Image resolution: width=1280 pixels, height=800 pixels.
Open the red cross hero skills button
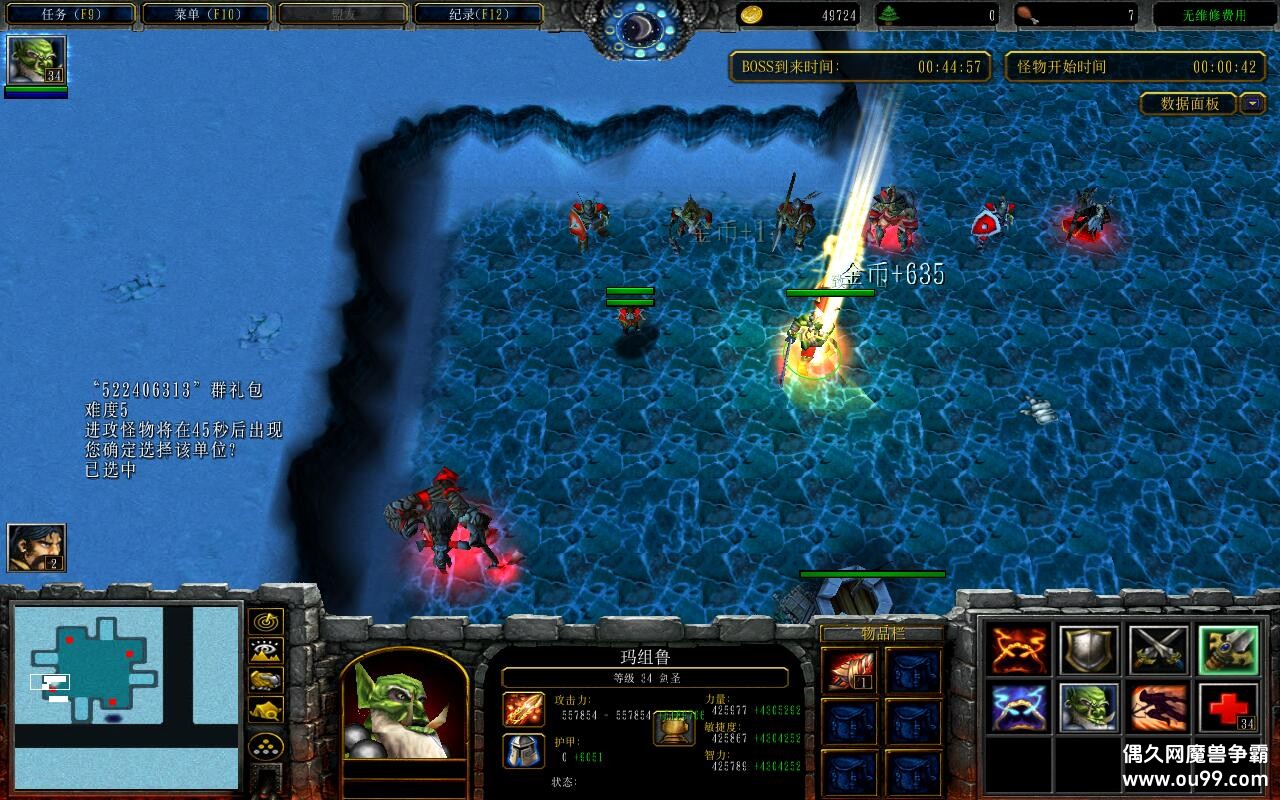pos(1228,708)
